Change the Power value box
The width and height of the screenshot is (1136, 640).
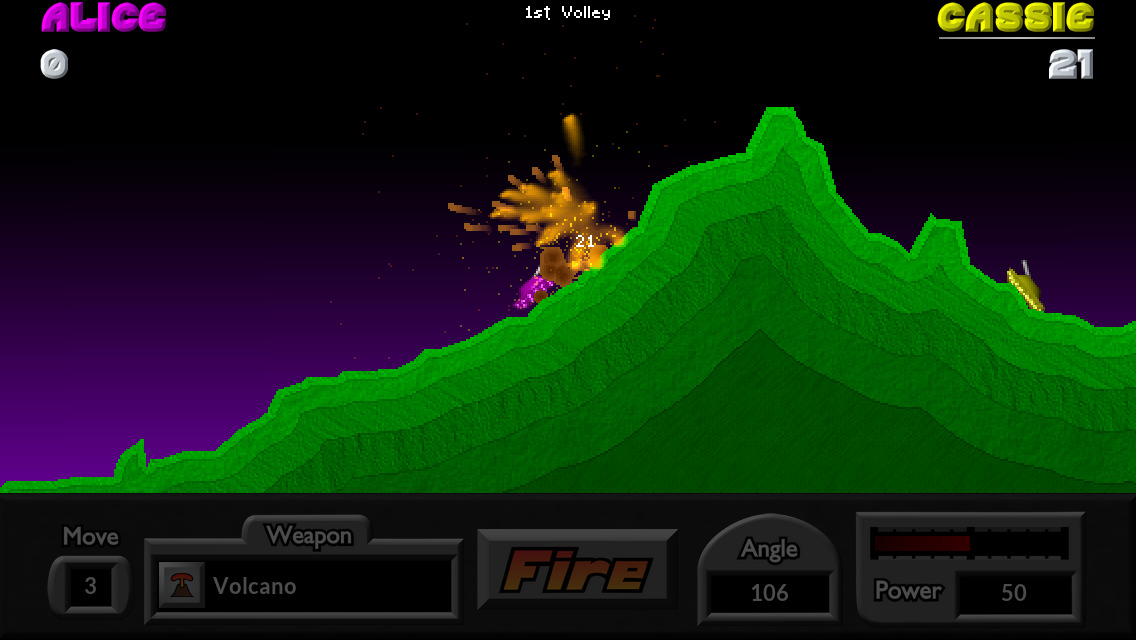[x=1013, y=593]
